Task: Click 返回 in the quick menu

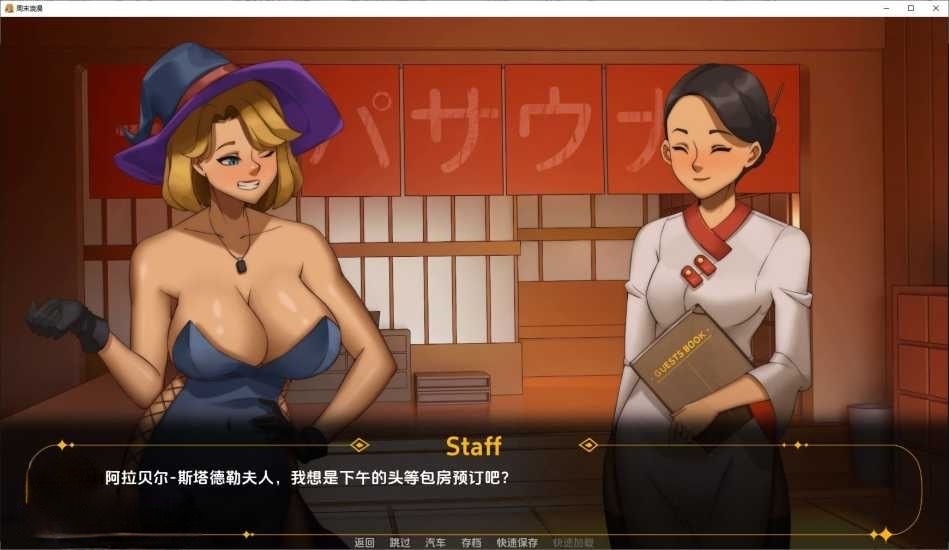Action: click(x=364, y=543)
